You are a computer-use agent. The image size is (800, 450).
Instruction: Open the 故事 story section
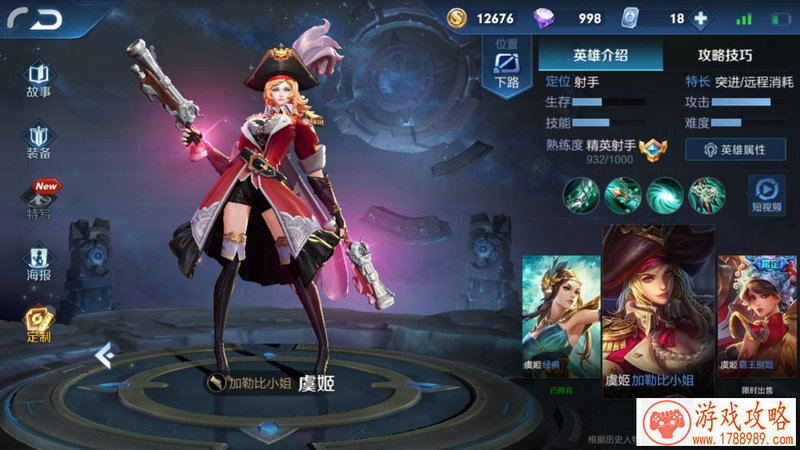(39, 79)
